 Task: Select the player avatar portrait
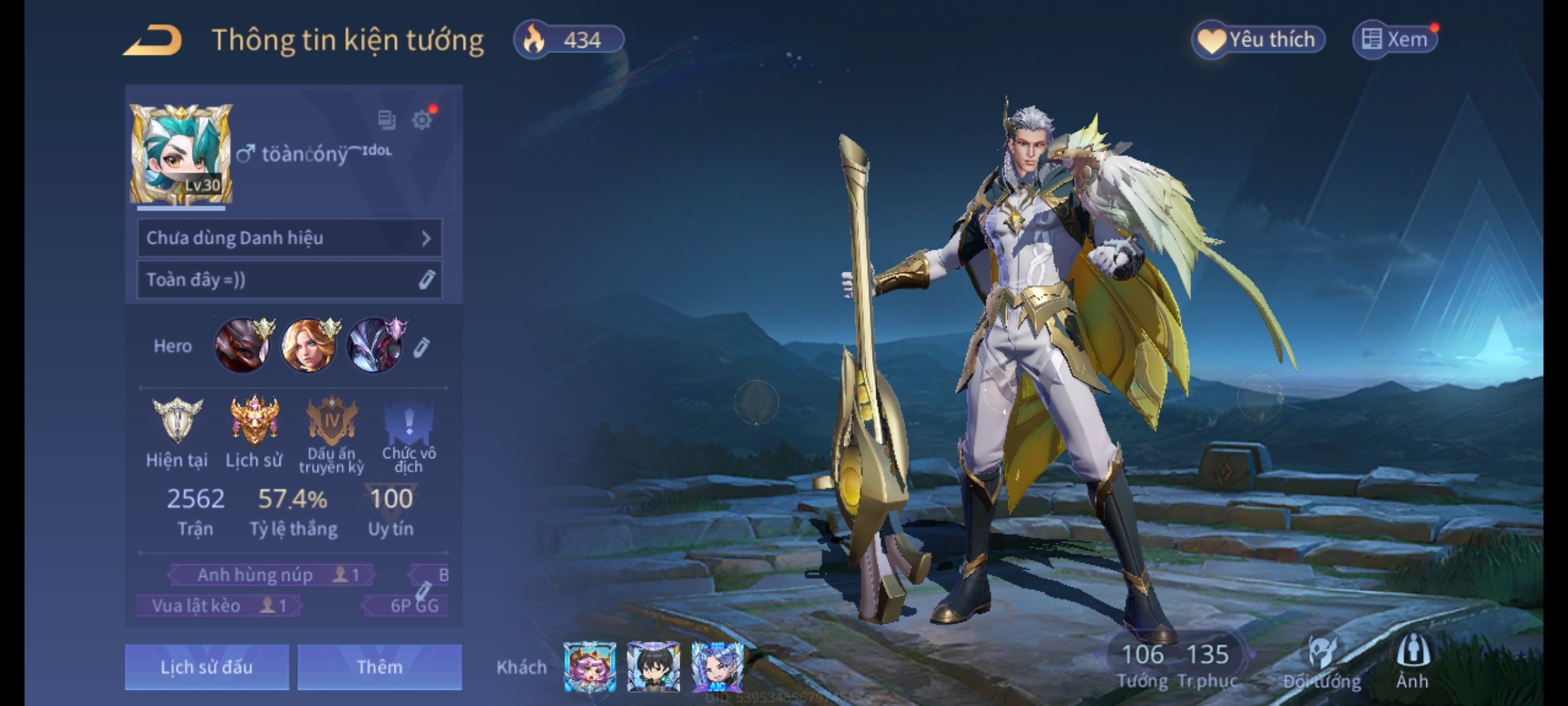(x=181, y=154)
